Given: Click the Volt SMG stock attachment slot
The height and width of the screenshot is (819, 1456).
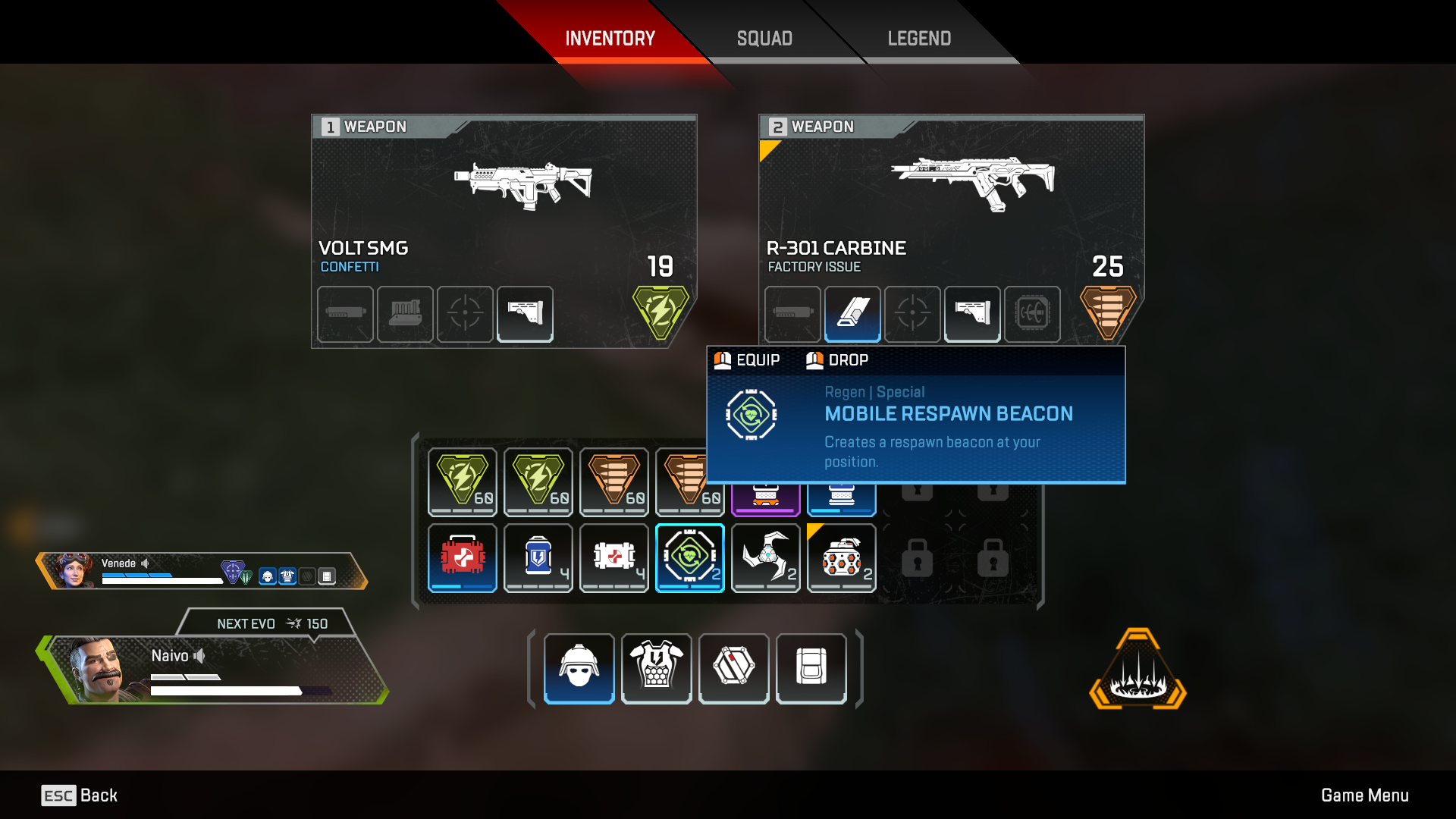Looking at the screenshot, I should (x=525, y=314).
